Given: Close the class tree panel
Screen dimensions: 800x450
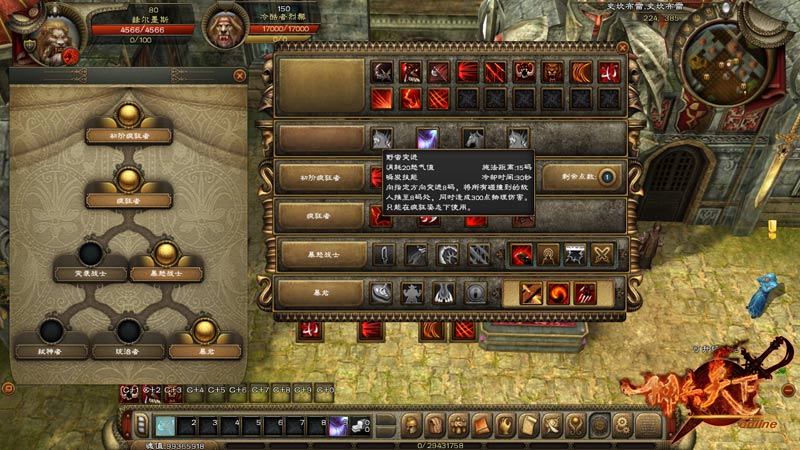Looking at the screenshot, I should (x=240, y=75).
